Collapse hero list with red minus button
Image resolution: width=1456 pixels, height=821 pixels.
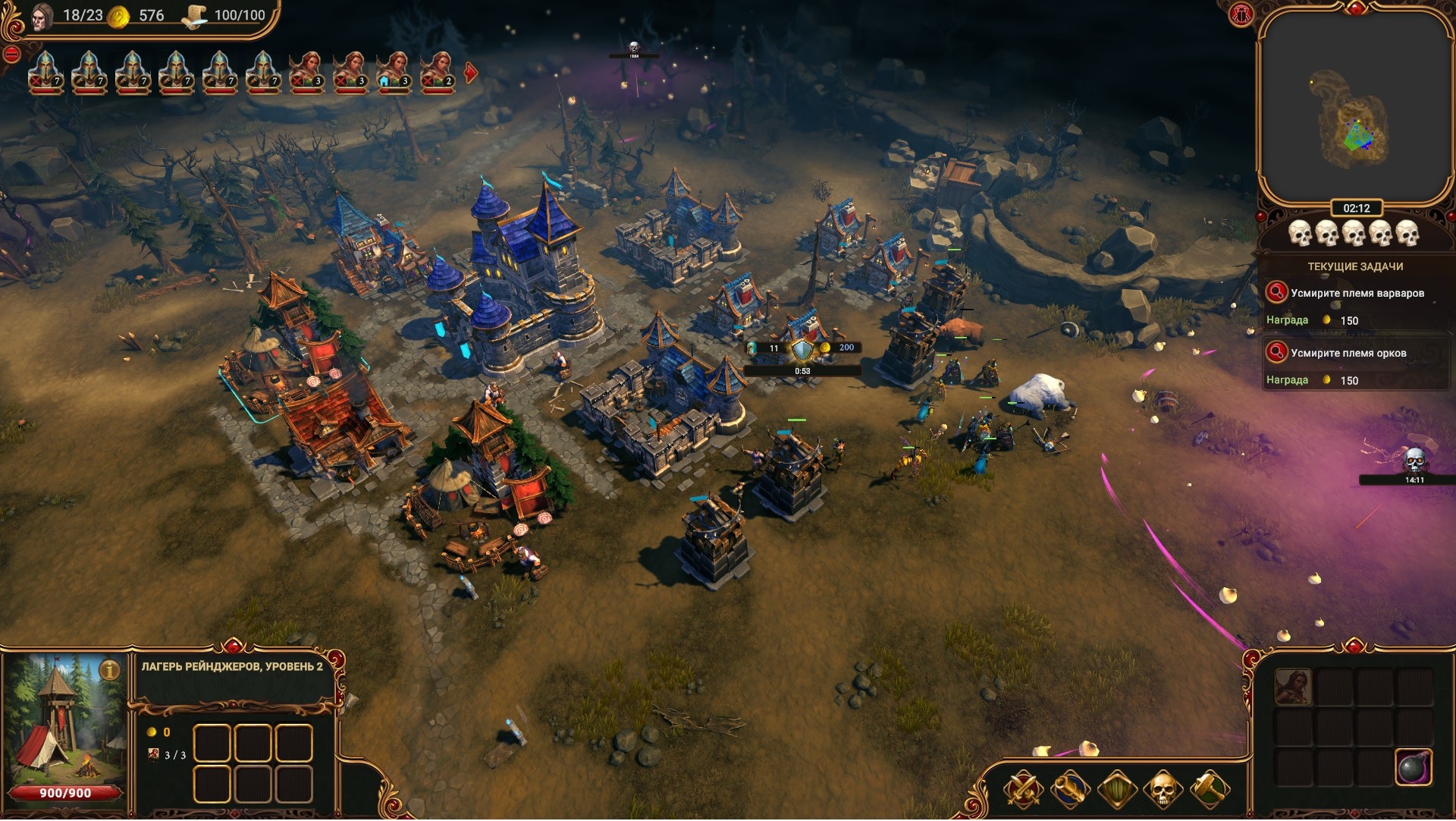pos(11,55)
